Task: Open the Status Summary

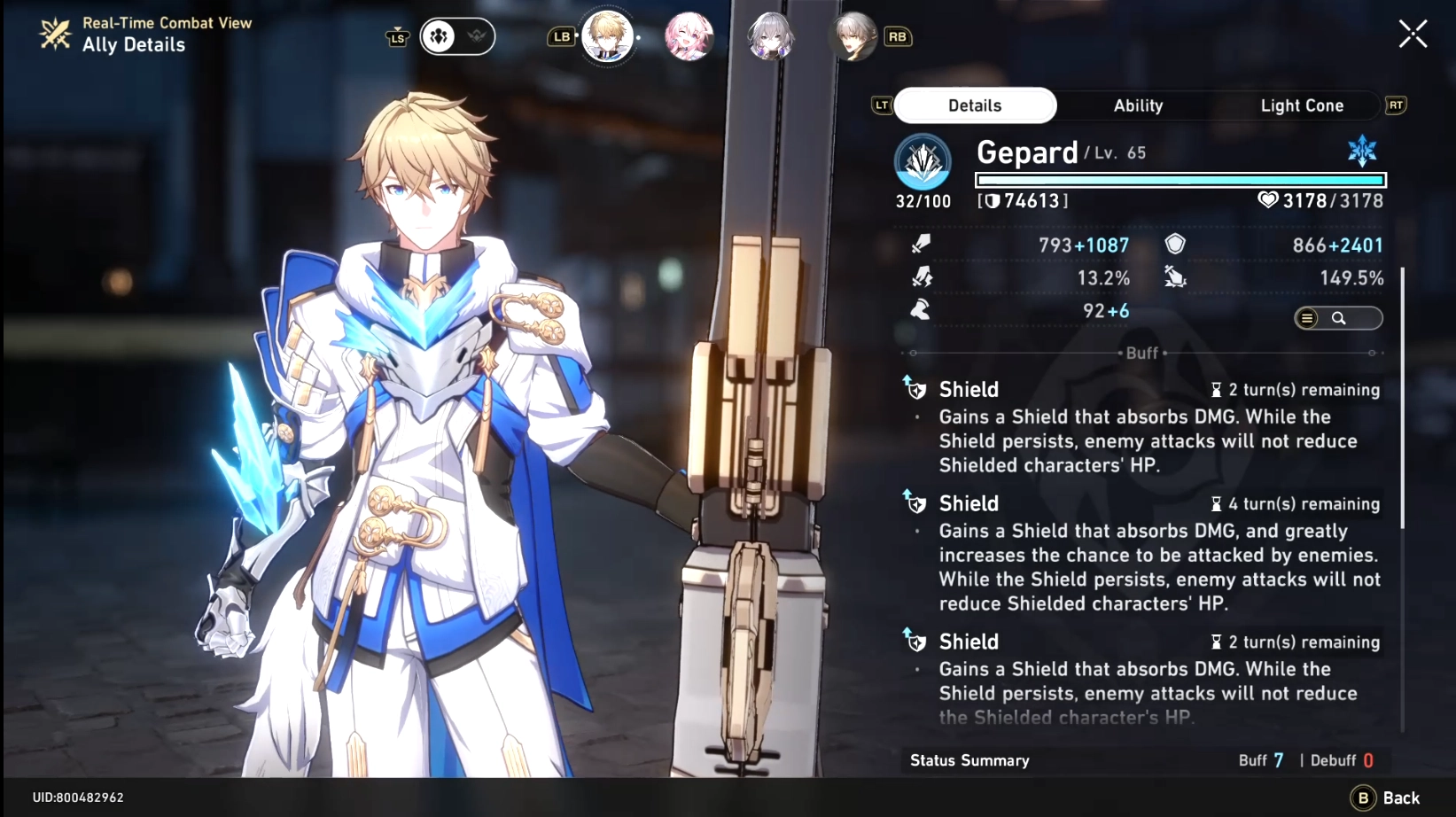Action: click(968, 759)
